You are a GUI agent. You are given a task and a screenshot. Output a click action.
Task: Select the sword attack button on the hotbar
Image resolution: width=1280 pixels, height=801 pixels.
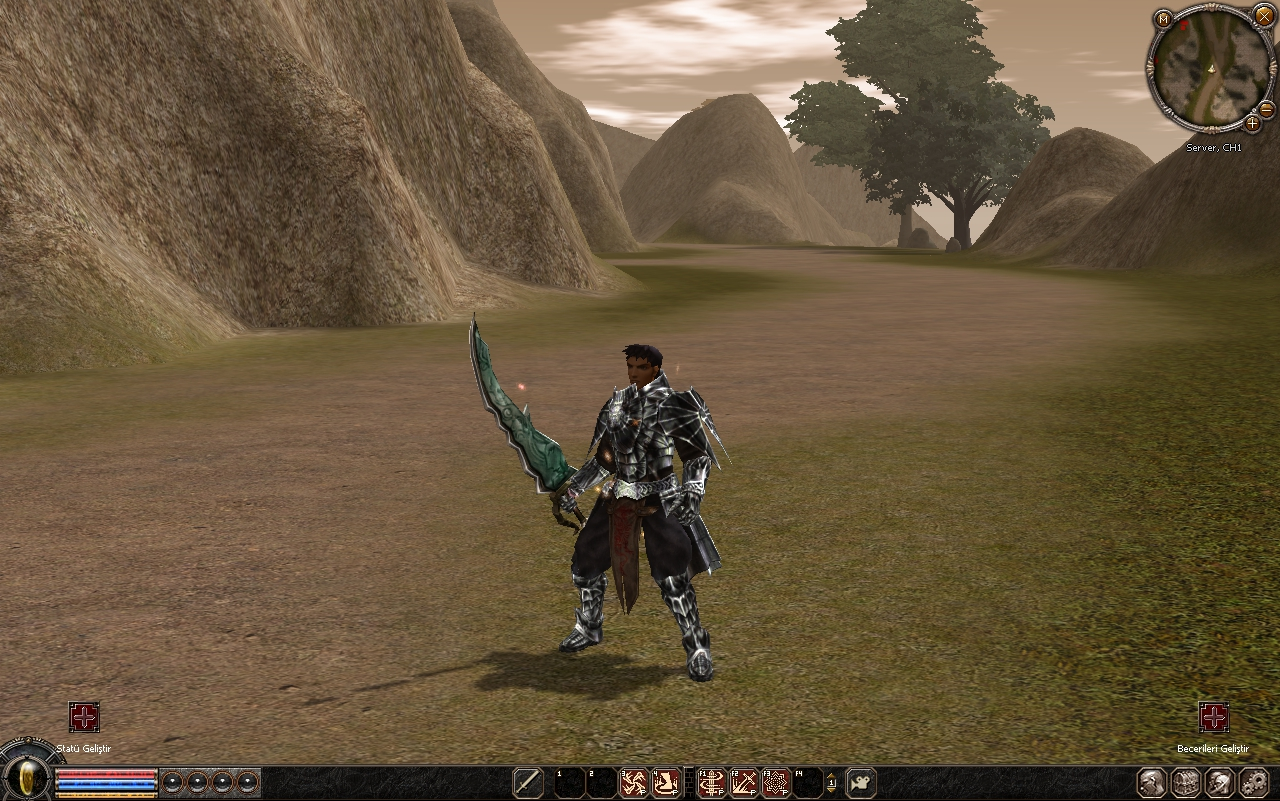pyautogui.click(x=528, y=782)
